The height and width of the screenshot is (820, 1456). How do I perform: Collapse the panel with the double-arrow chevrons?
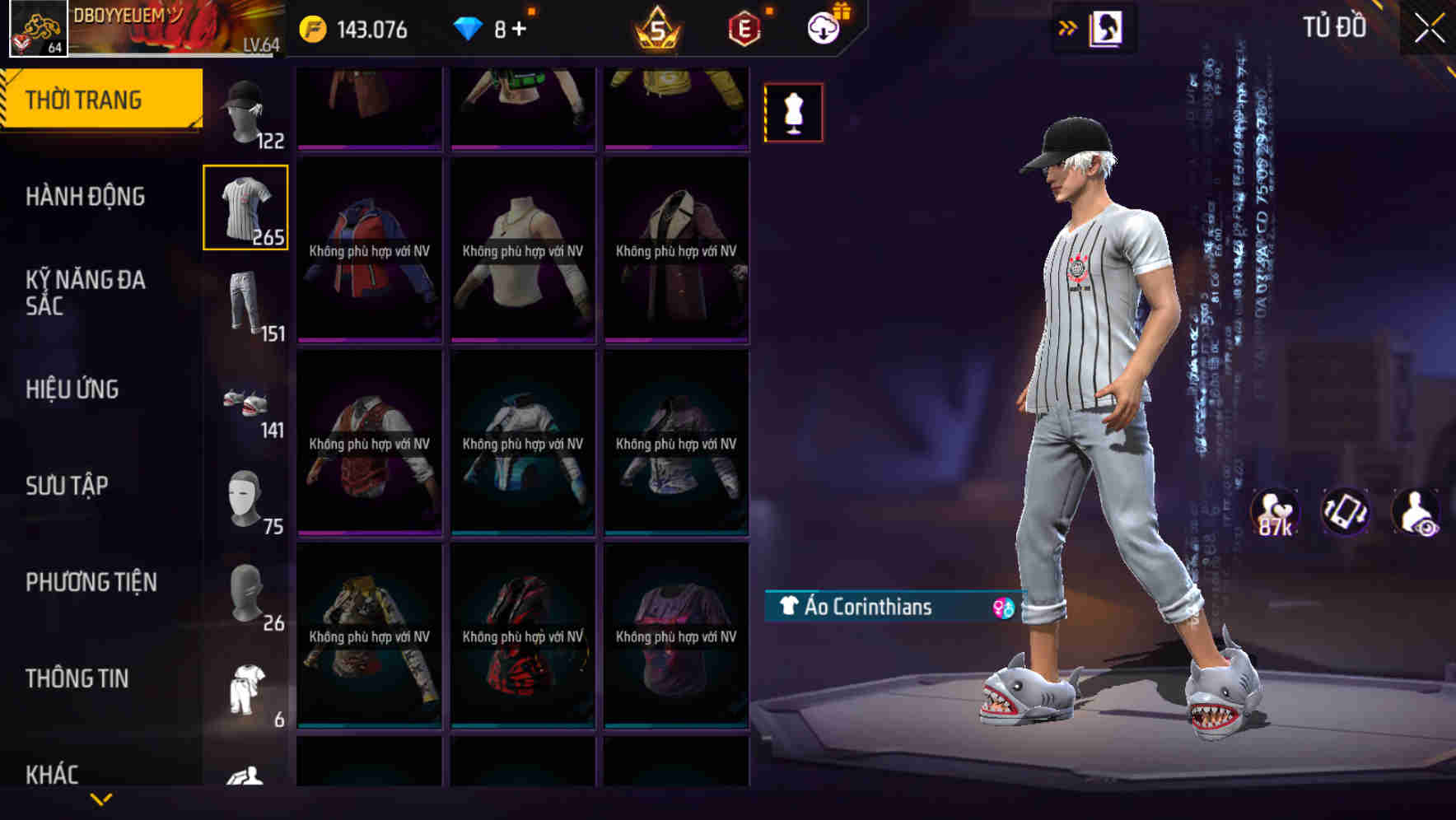1068,26
